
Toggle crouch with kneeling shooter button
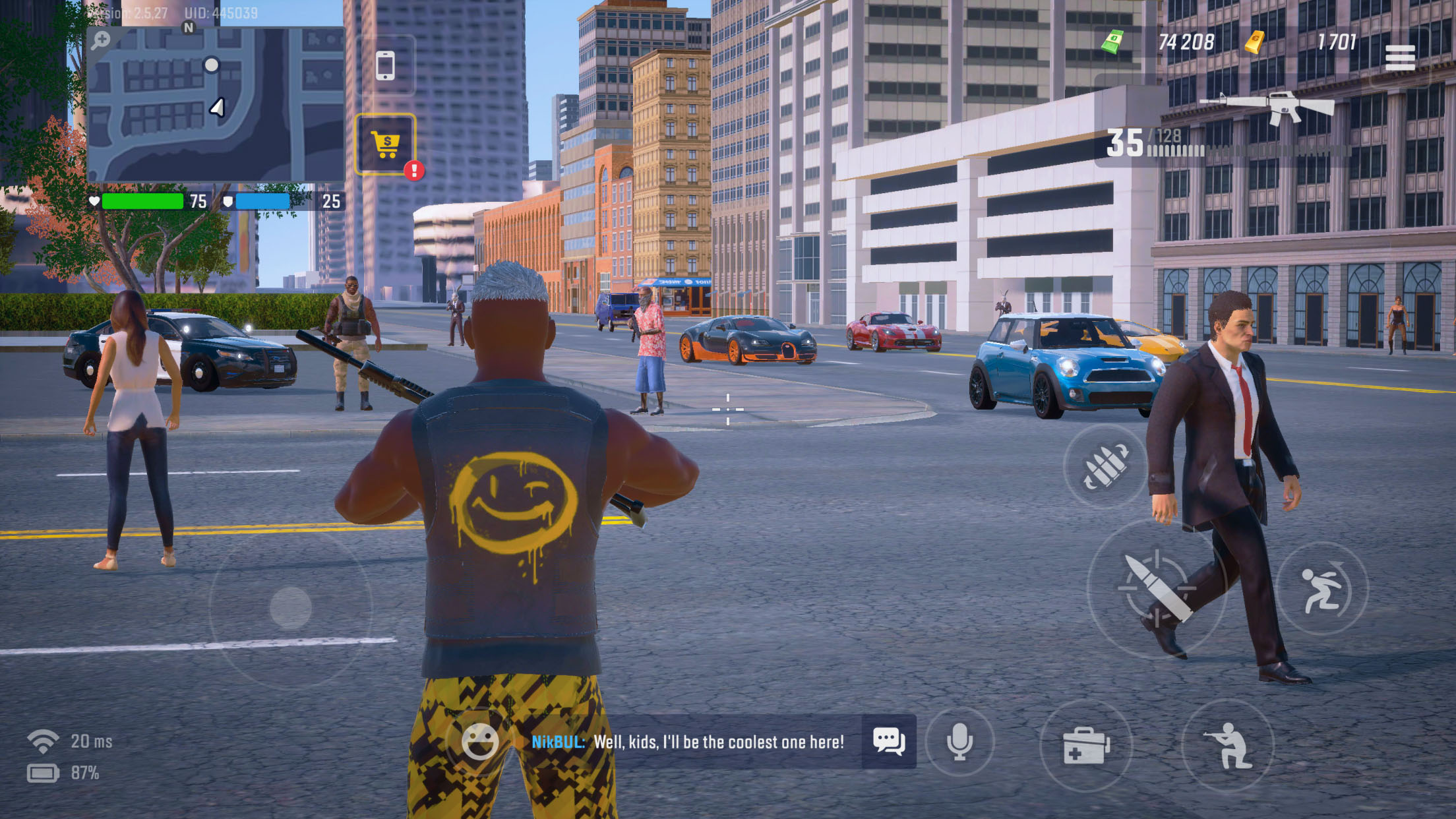(1227, 745)
